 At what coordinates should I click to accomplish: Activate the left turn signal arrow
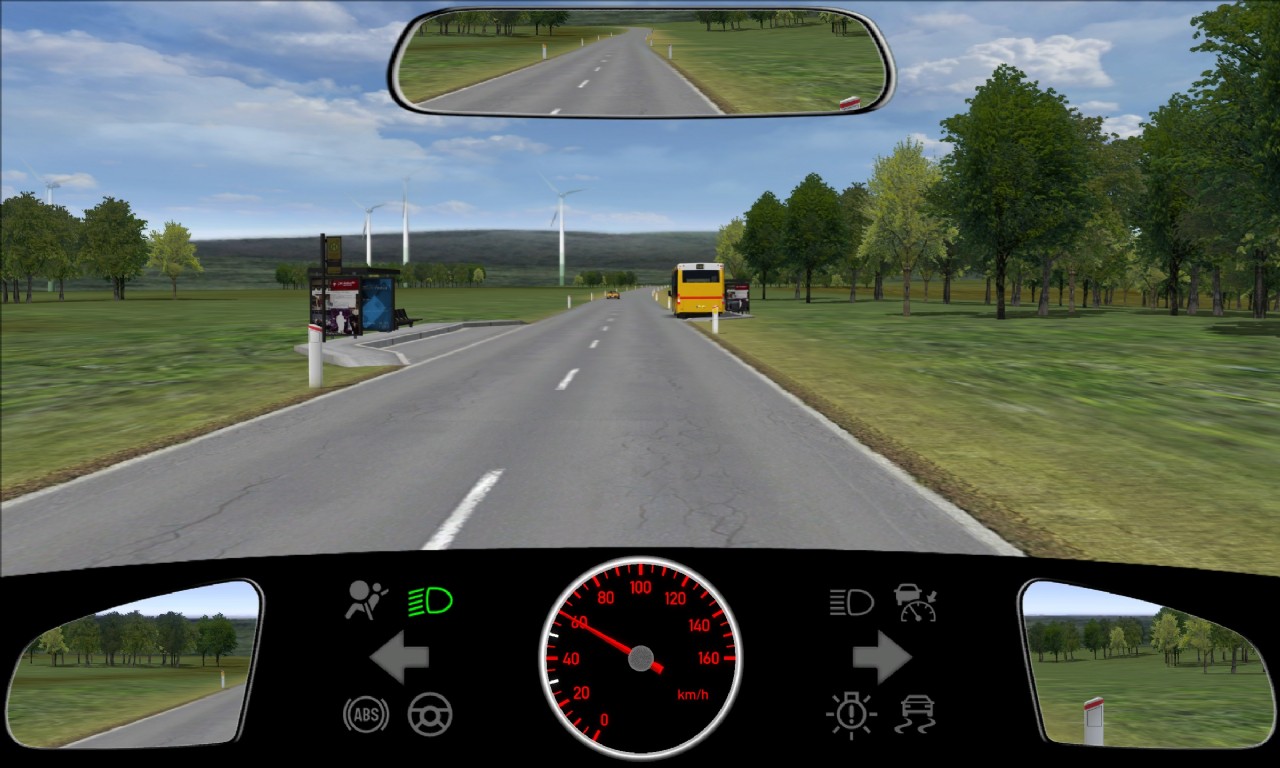click(400, 657)
